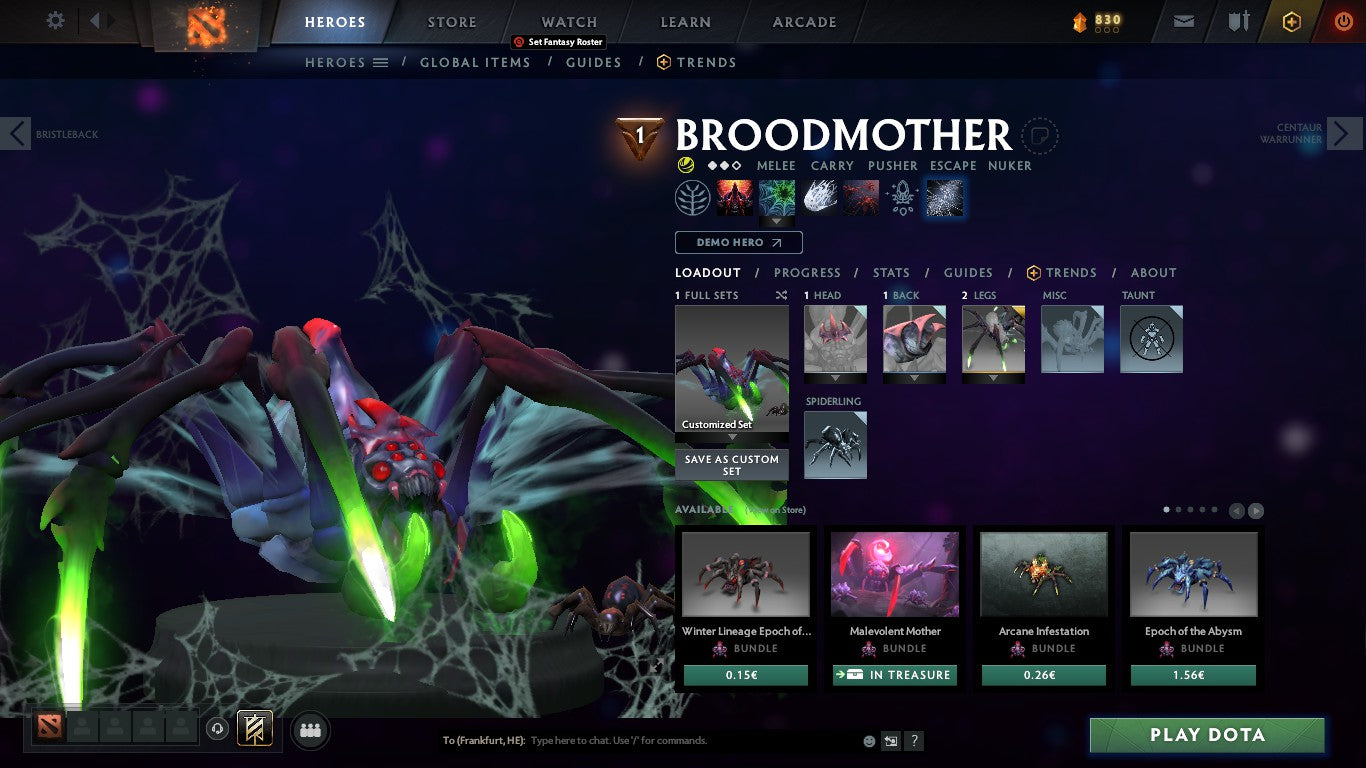Open the heroes list hamburger menu
The height and width of the screenshot is (768, 1366).
[380, 62]
